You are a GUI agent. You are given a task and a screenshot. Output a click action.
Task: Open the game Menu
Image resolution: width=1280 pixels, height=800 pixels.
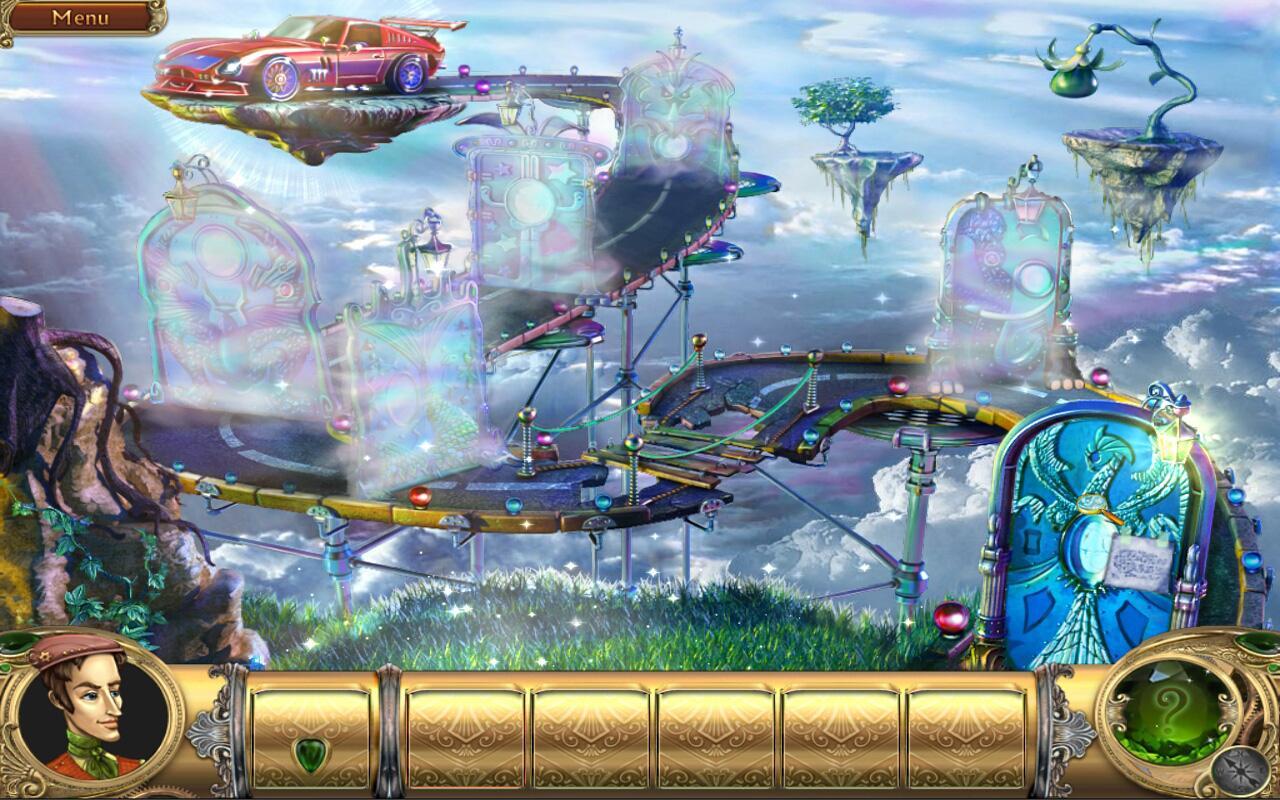point(80,18)
